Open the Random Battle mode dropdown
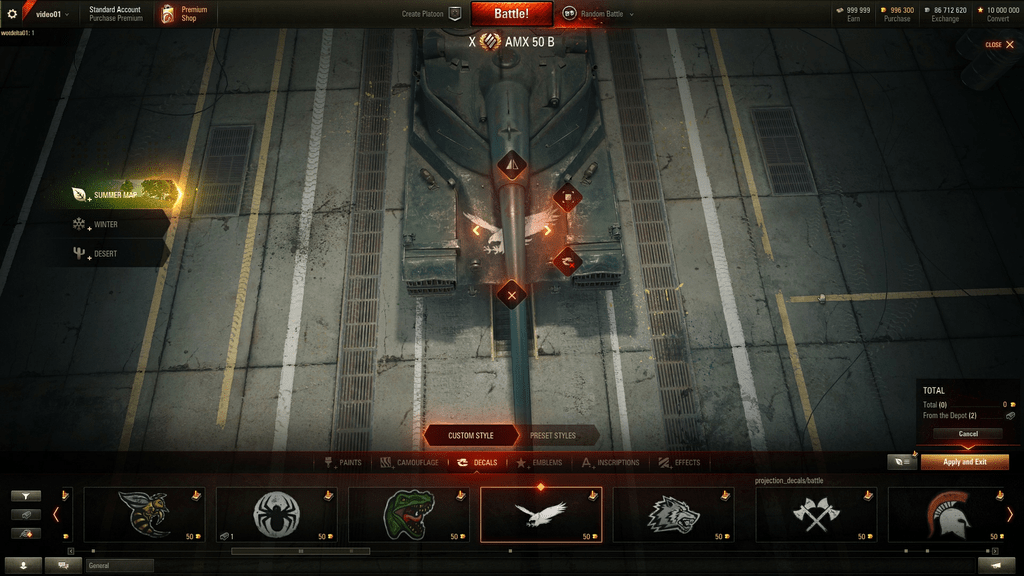1024x576 pixels. (x=600, y=14)
